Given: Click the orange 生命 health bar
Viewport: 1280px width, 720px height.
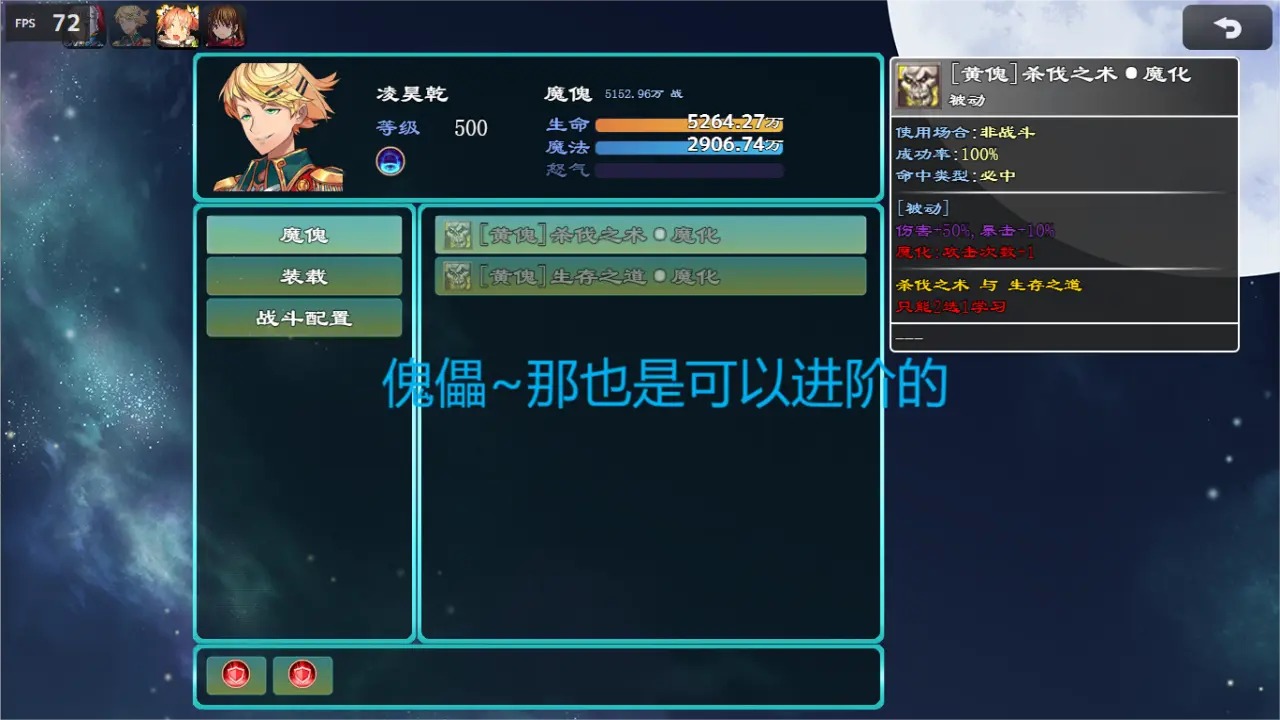Looking at the screenshot, I should [x=689, y=124].
